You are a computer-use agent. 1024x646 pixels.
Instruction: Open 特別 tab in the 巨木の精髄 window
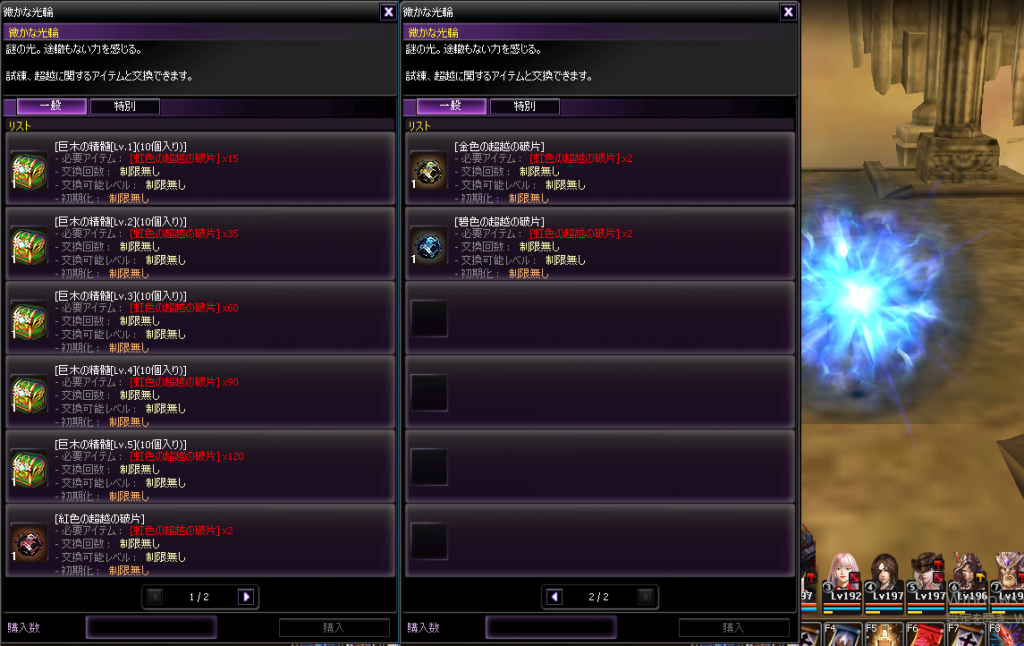point(124,106)
